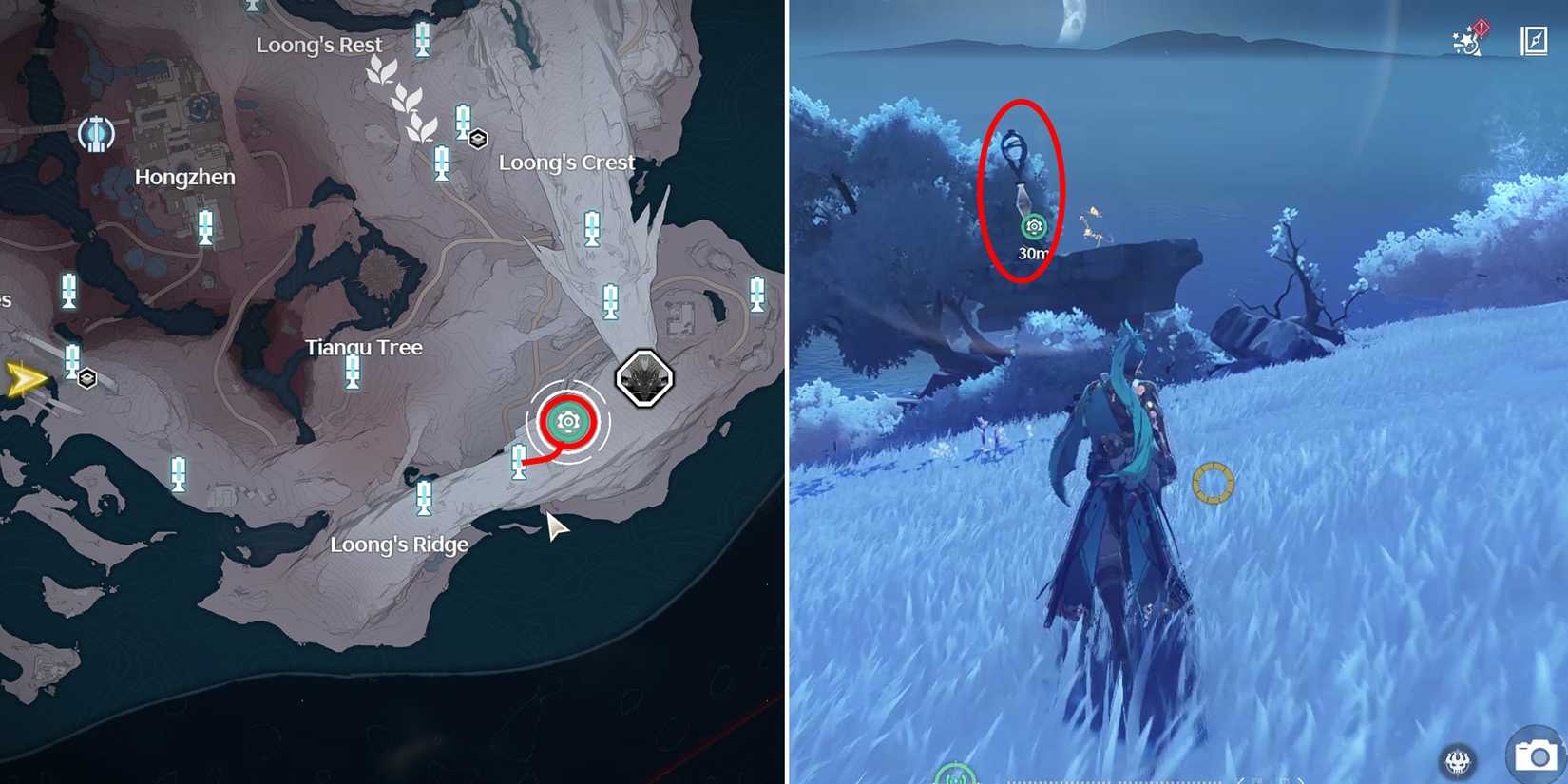Click the hexagon marker left of Tianqu Tree

[89, 378]
